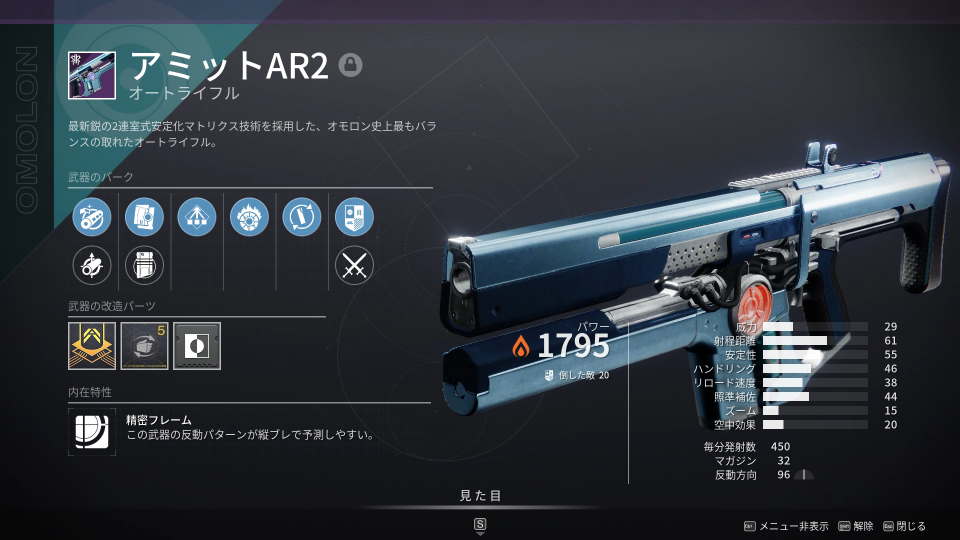Screen dimensions: 960x540
Task: Choose the barrel perk with upward arrow
Action: coord(93,265)
